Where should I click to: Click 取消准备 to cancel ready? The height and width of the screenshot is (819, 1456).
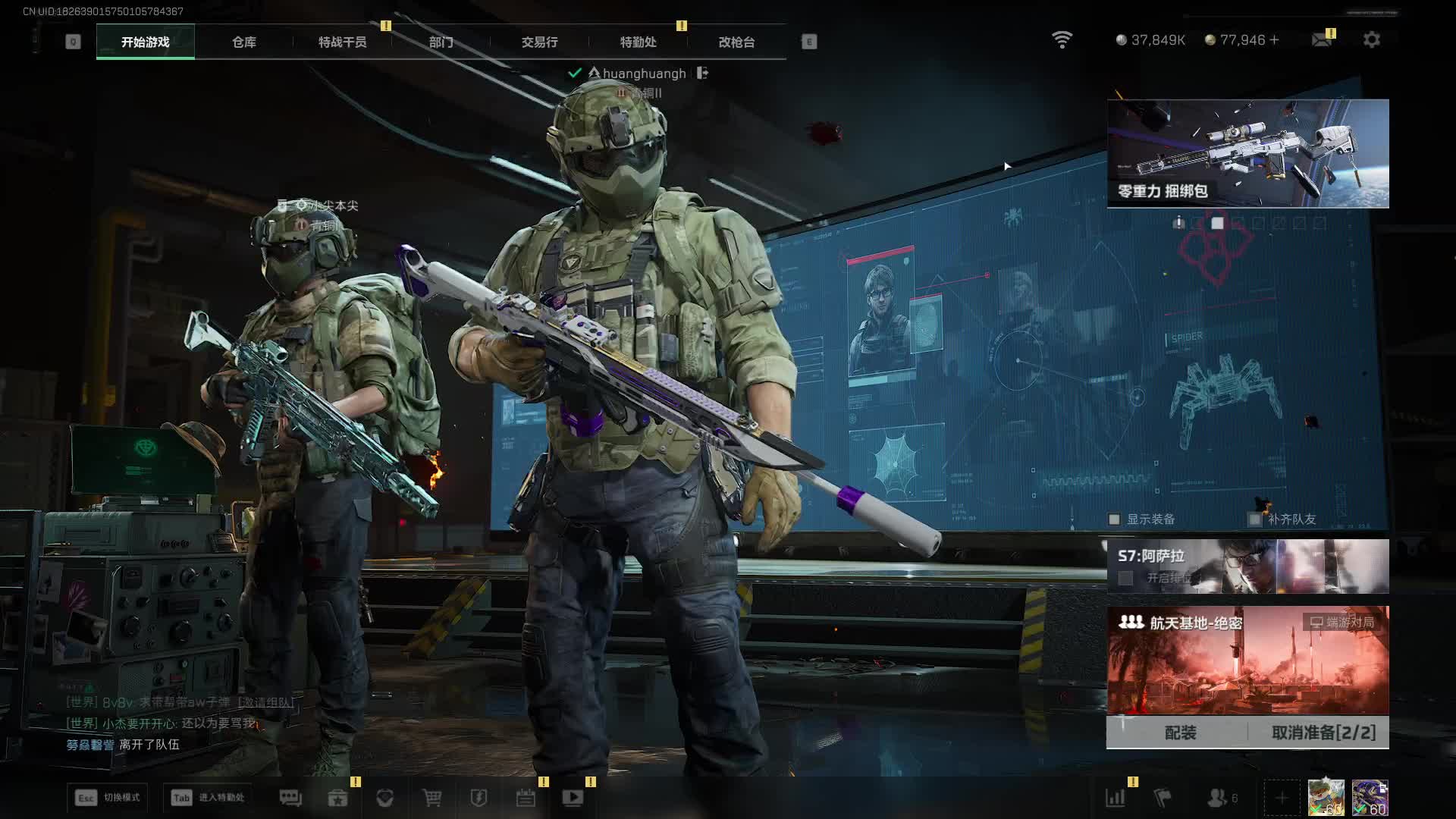(1323, 733)
